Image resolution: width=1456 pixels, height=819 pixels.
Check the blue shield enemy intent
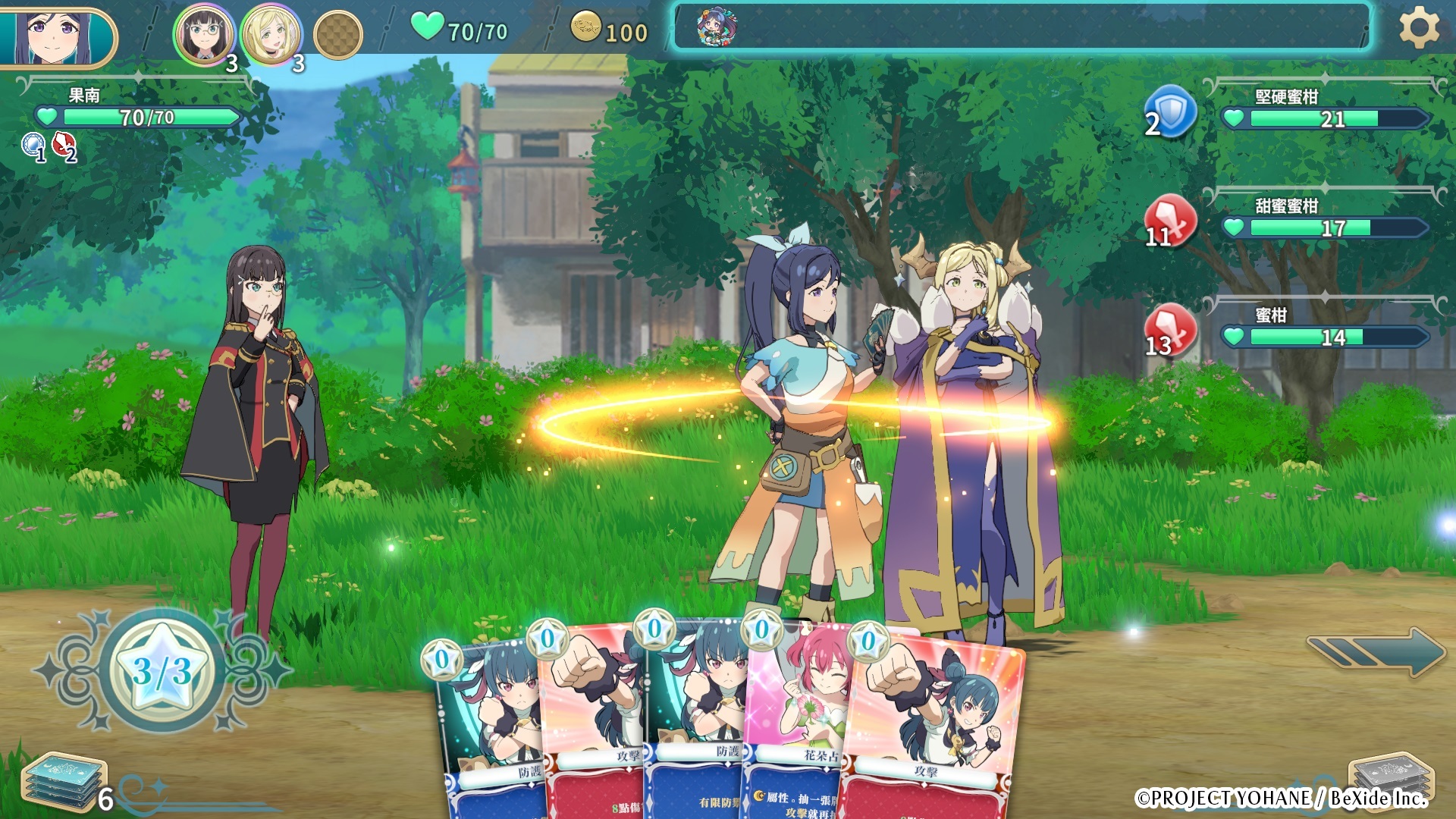1170,111
